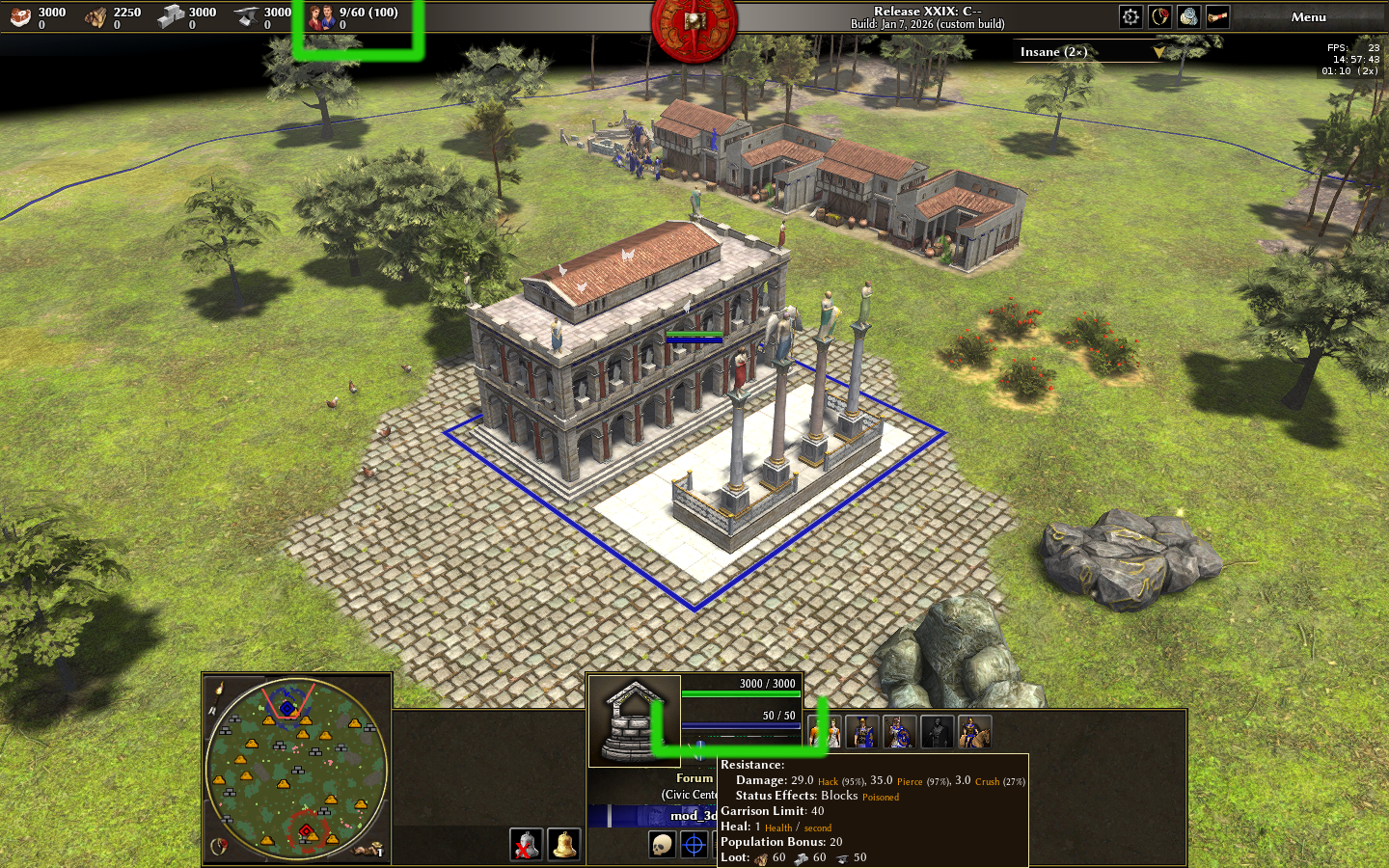This screenshot has height=868, width=1389.
Task: Train the cavalry unit on horseback
Action: (x=974, y=732)
